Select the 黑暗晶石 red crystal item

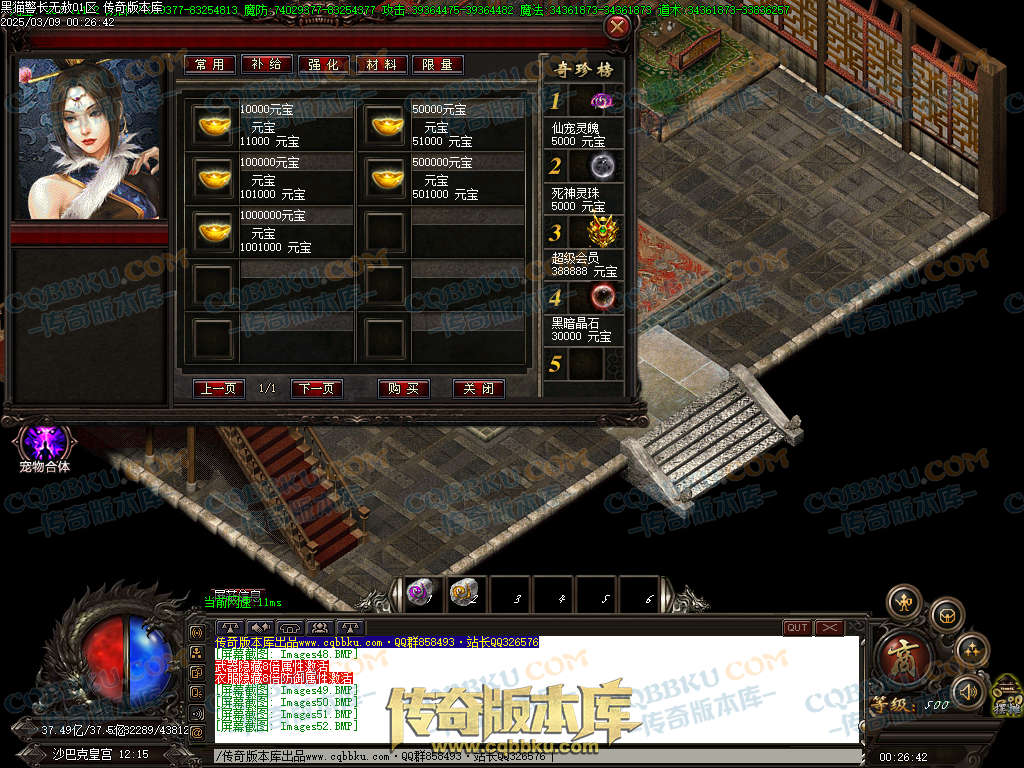[x=600, y=296]
